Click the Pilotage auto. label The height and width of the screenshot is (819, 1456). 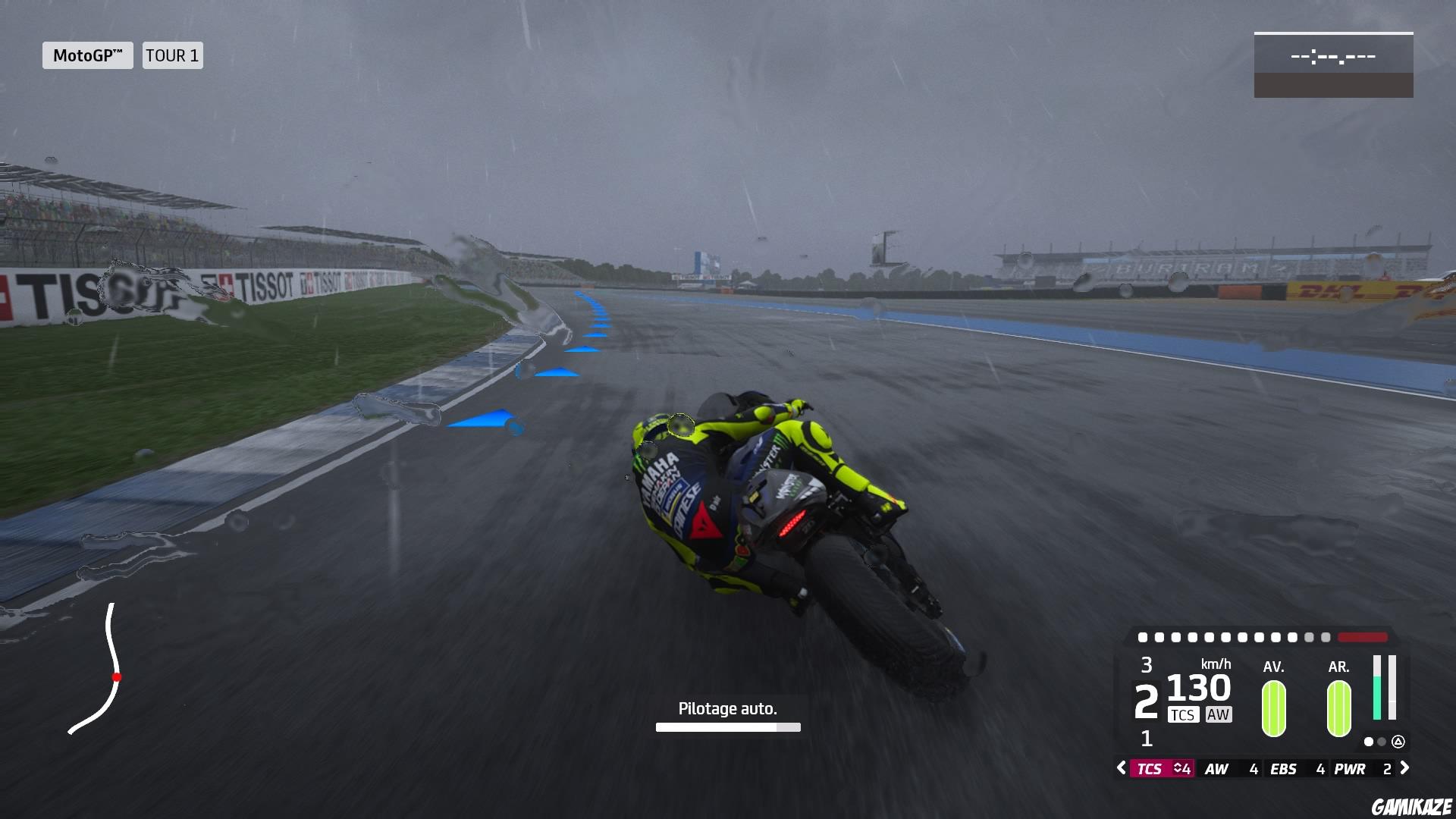pos(727,708)
